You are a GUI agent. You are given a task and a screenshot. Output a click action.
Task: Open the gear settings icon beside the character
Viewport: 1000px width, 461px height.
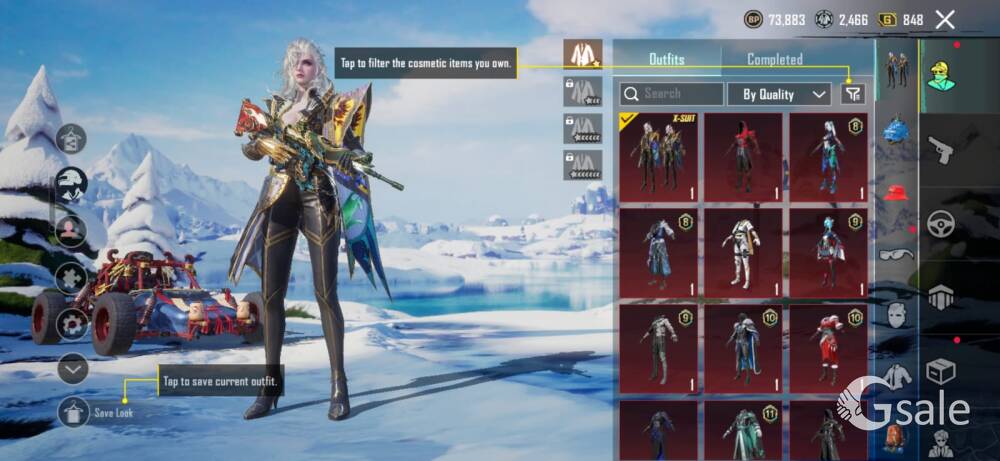(x=72, y=323)
